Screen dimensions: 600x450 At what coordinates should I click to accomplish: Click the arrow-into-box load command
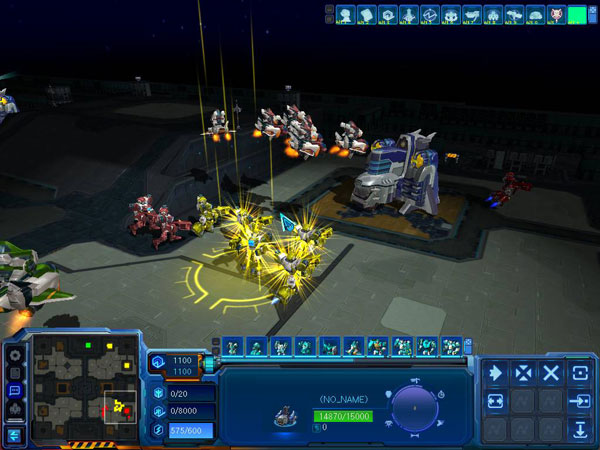[579, 401]
